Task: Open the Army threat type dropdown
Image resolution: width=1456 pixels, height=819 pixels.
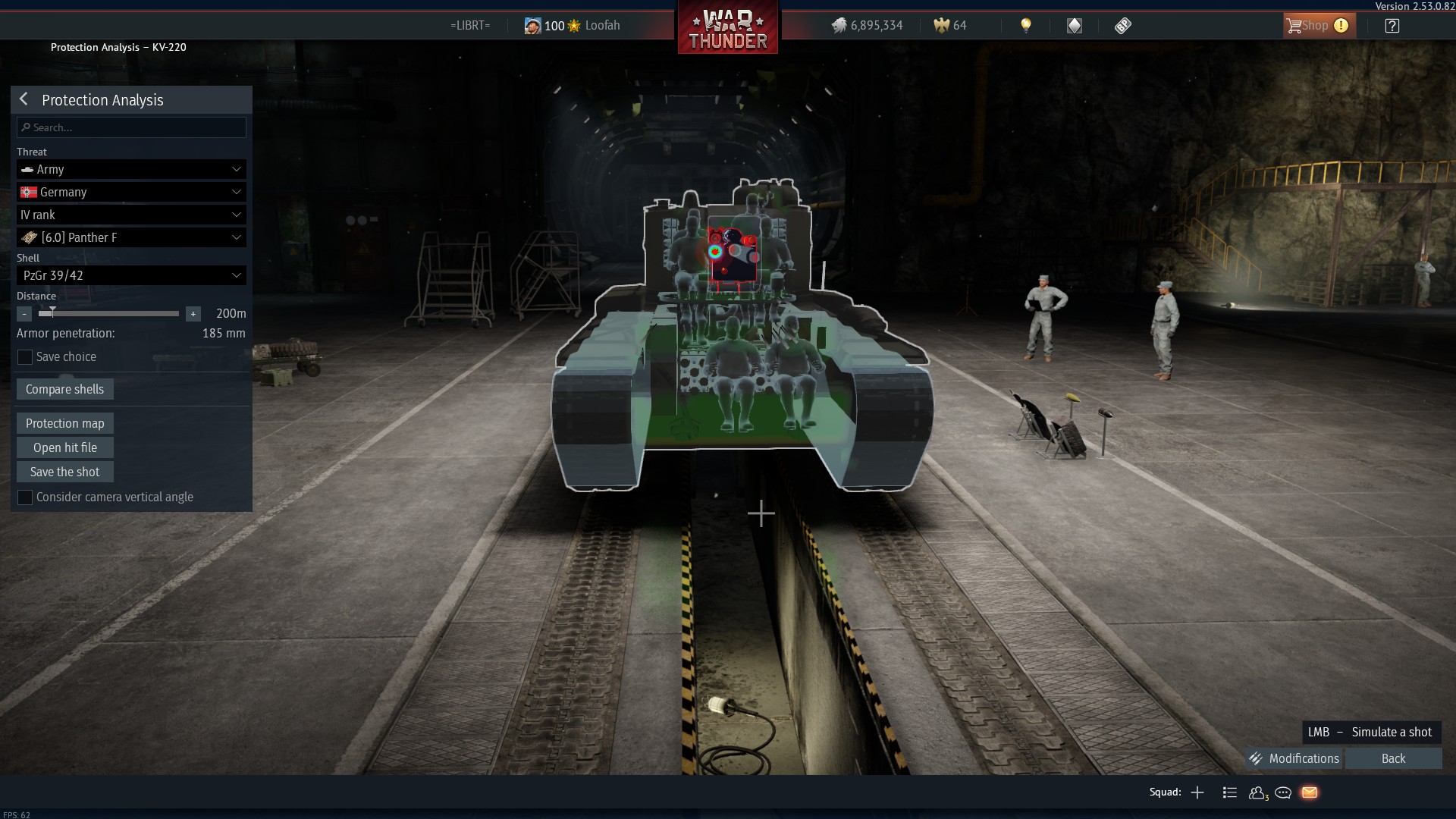Action: click(131, 169)
